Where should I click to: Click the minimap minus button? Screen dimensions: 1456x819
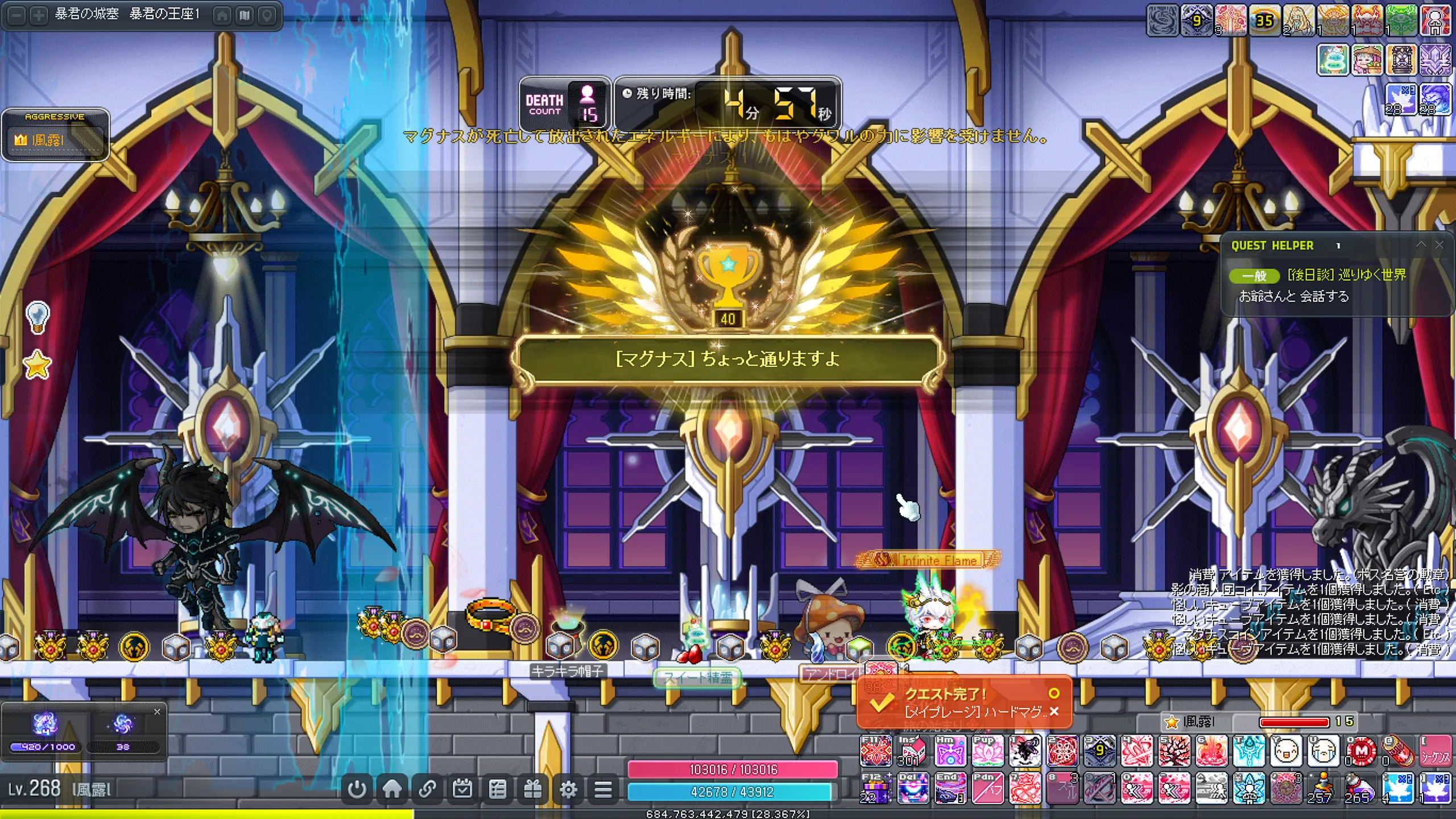(x=18, y=15)
